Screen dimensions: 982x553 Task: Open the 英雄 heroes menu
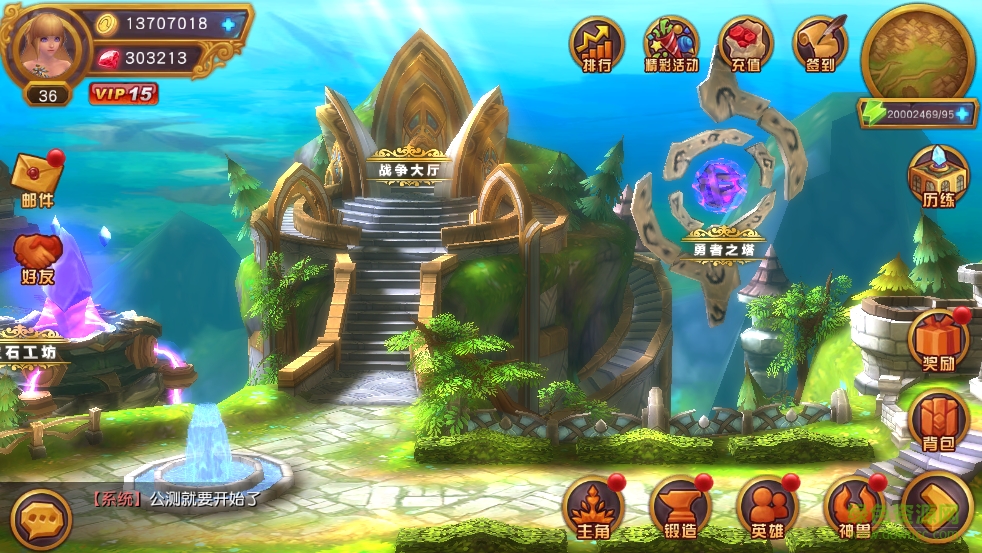[767, 506]
